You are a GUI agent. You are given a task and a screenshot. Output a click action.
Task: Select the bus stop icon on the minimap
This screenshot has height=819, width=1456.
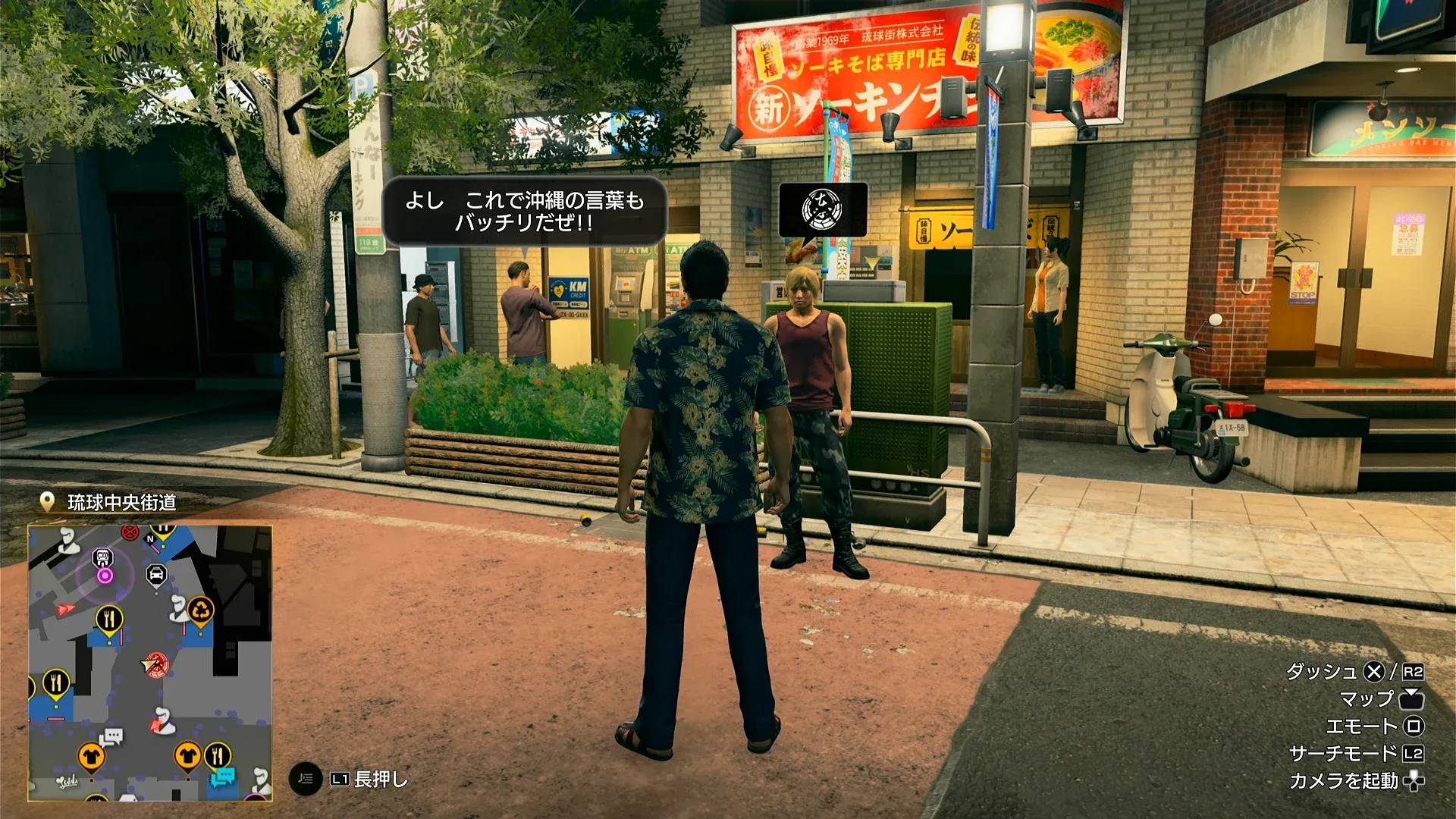(102, 558)
